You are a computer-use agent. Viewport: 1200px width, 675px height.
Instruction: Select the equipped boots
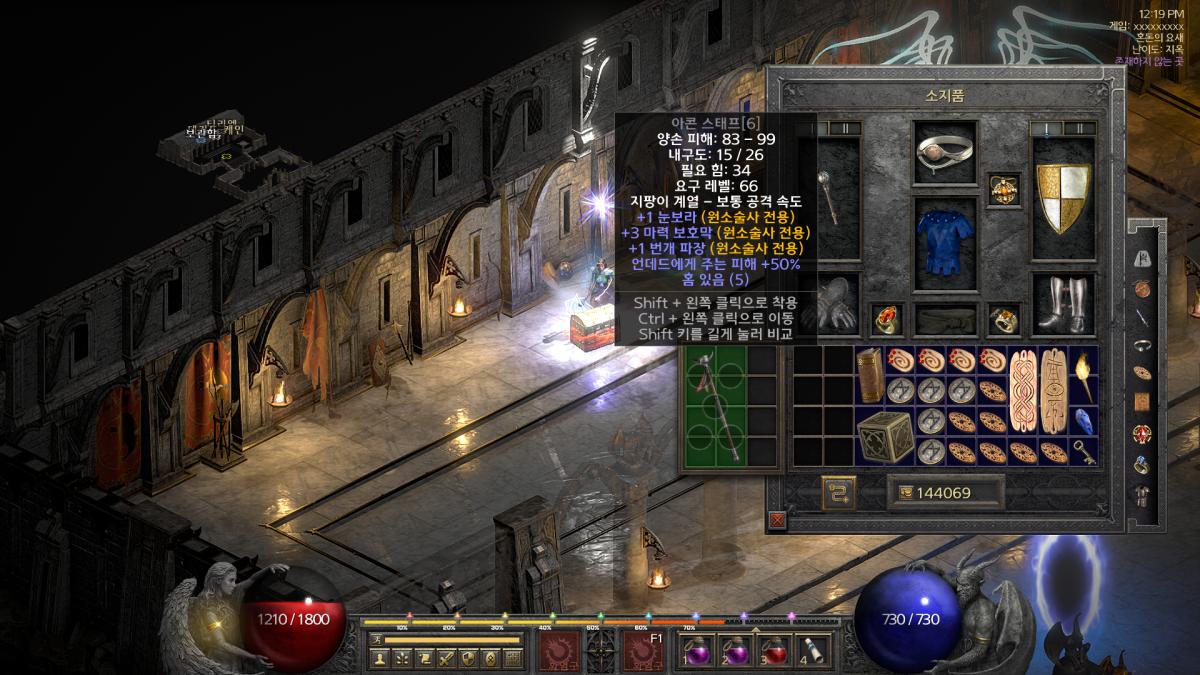click(1063, 303)
